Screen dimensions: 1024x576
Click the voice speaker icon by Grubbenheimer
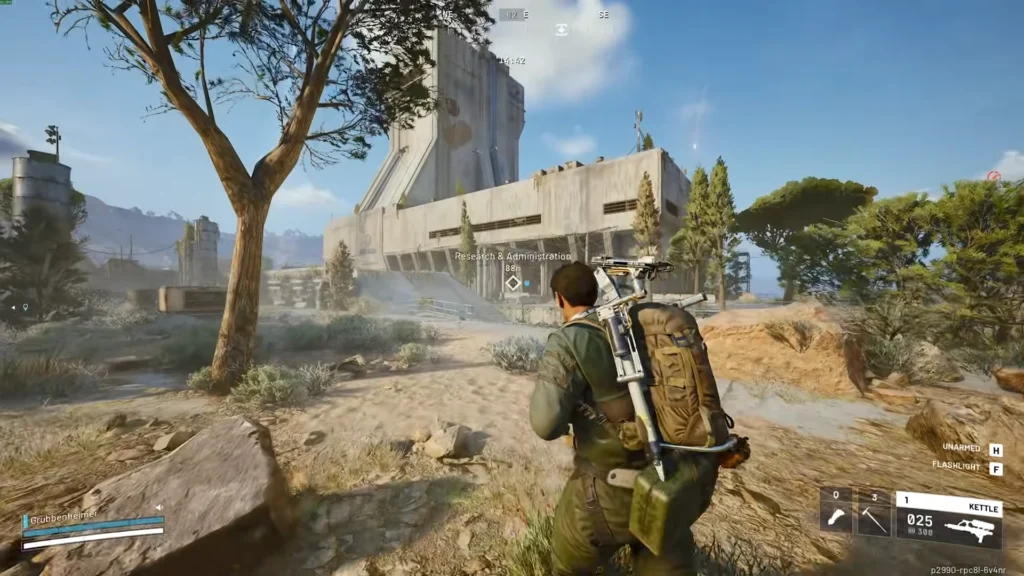(x=159, y=507)
